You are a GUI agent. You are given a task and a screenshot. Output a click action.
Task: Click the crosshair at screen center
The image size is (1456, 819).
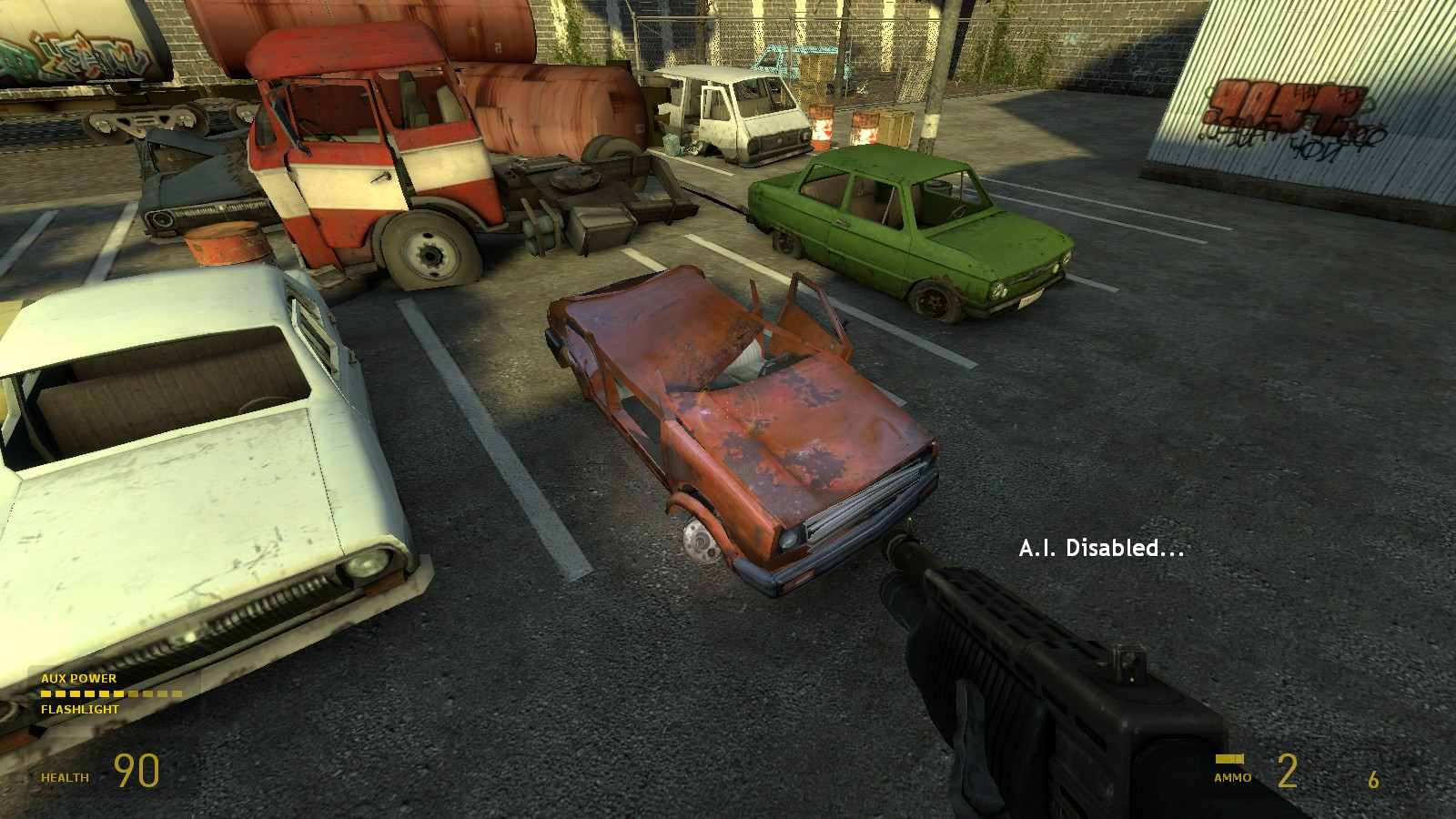(728, 409)
